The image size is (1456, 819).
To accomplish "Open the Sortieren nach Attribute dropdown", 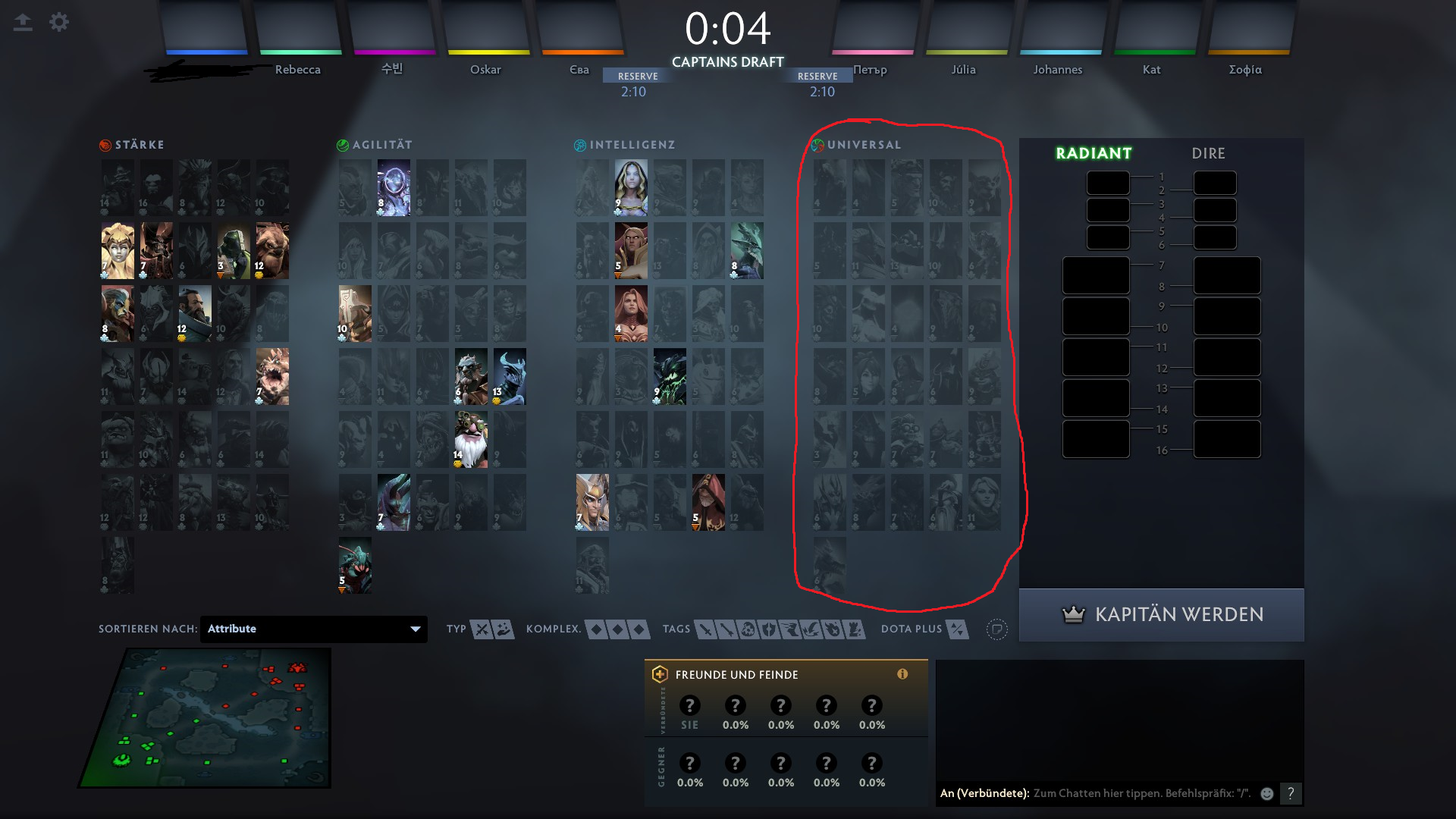I will point(313,629).
